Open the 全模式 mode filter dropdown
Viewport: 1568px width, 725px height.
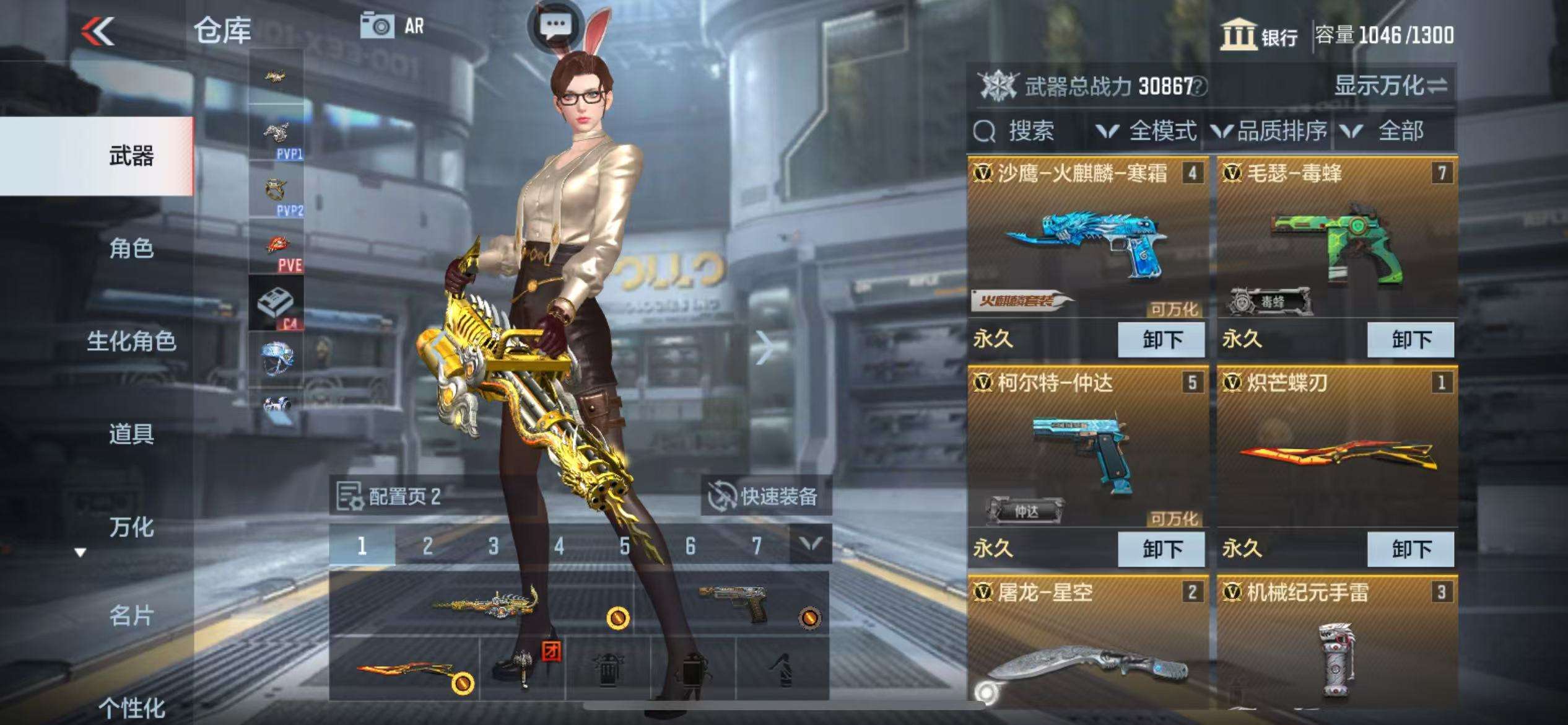pyautogui.click(x=1147, y=131)
